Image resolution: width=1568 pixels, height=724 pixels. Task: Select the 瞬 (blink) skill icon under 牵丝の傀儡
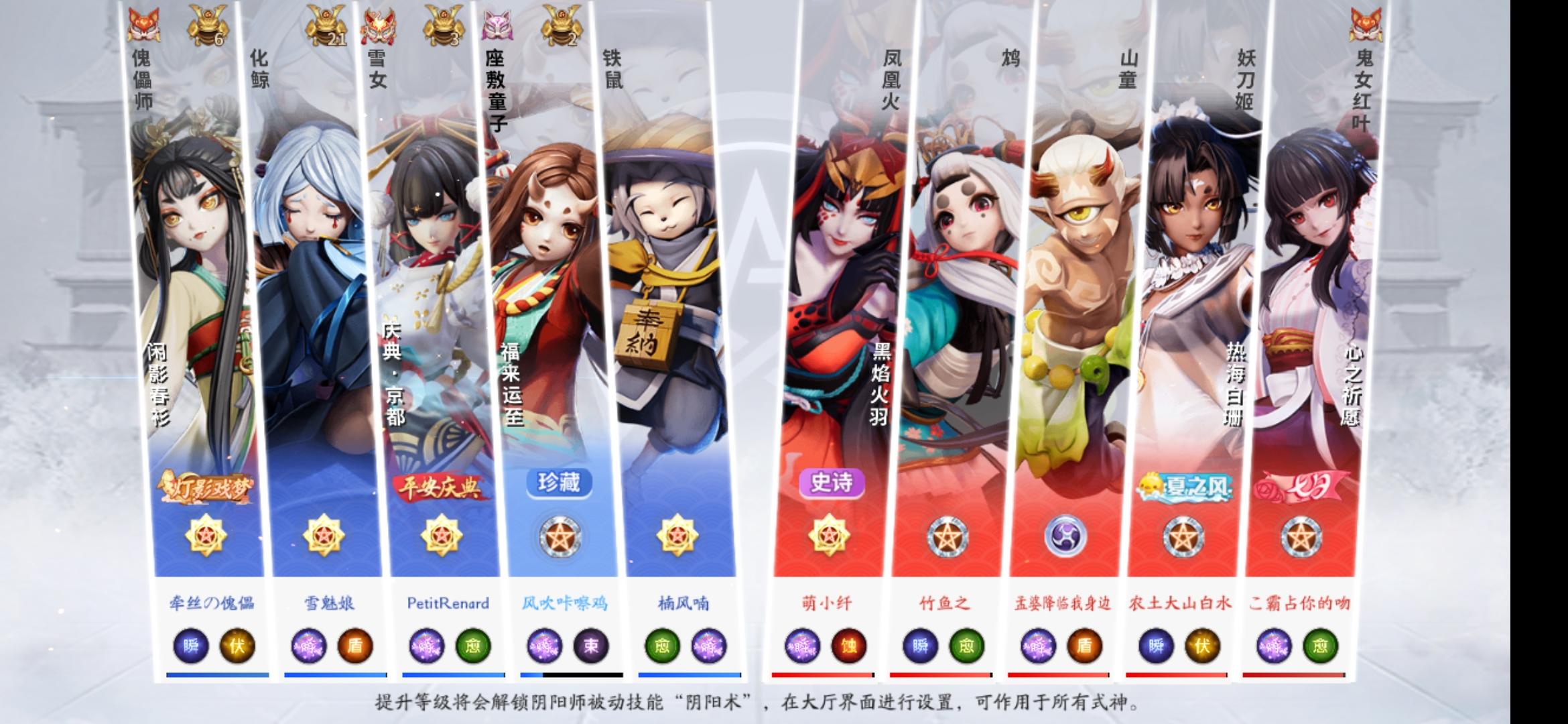point(190,645)
